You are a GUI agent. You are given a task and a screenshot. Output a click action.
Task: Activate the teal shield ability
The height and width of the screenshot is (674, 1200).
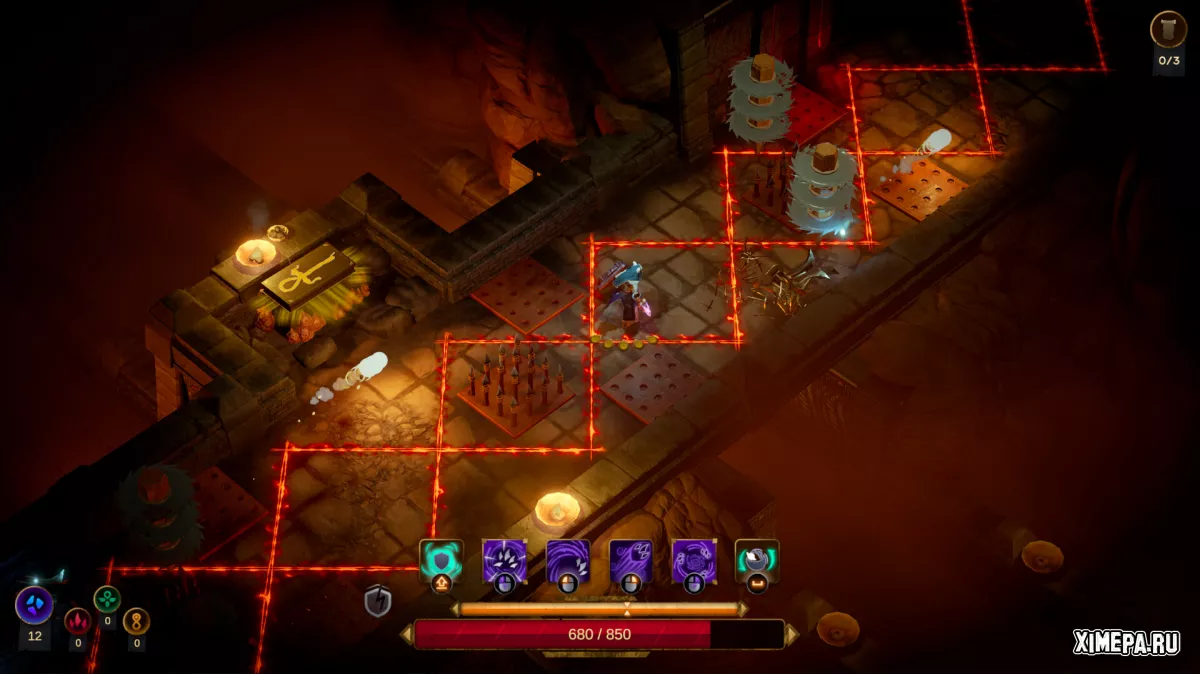(441, 561)
